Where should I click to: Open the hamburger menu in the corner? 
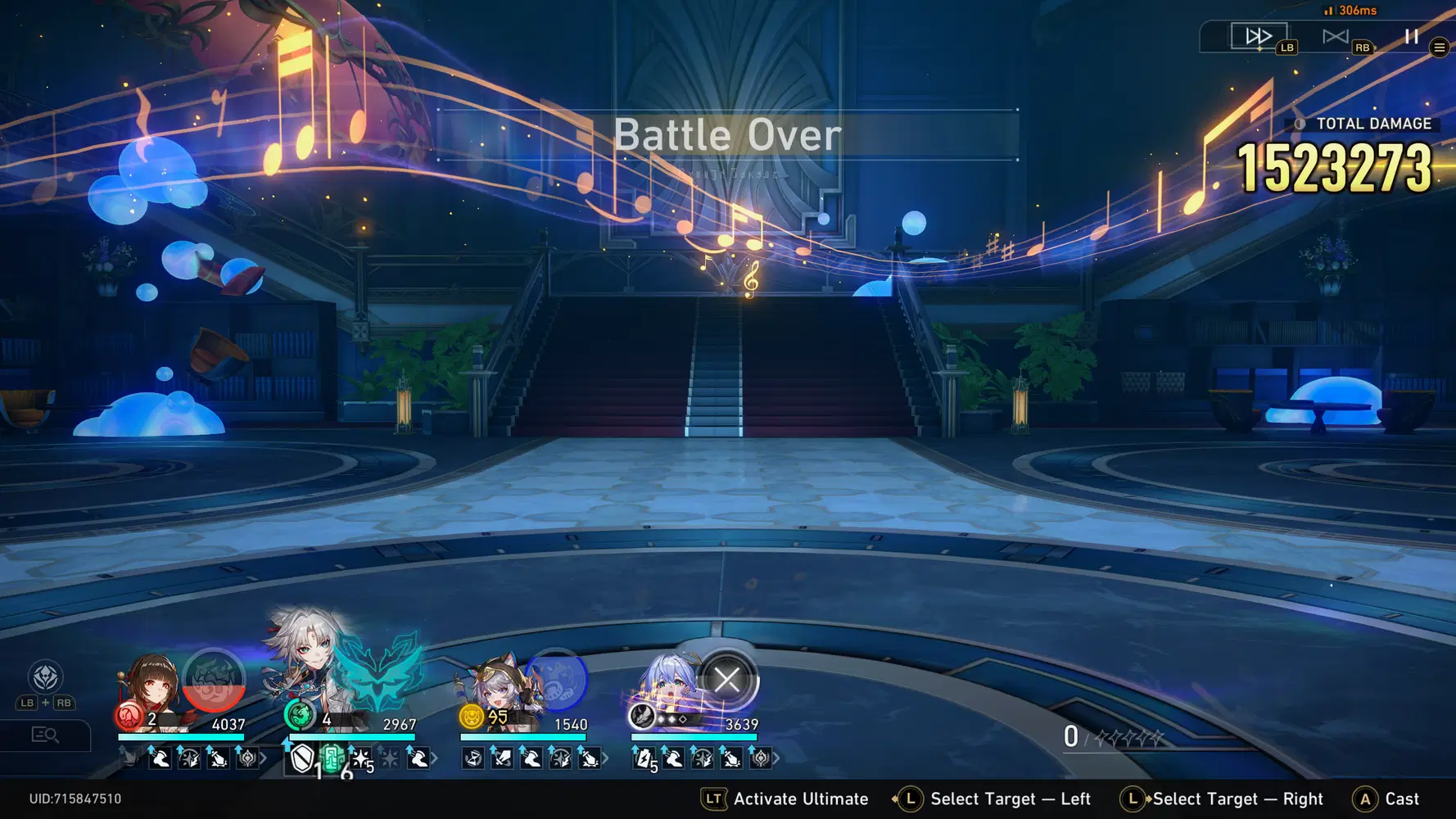(x=1439, y=47)
